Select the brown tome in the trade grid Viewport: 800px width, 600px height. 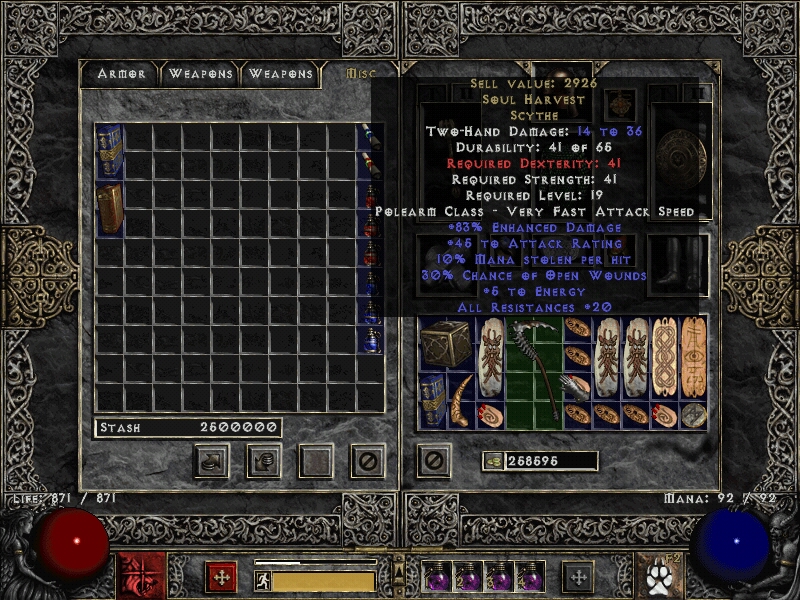(109, 208)
